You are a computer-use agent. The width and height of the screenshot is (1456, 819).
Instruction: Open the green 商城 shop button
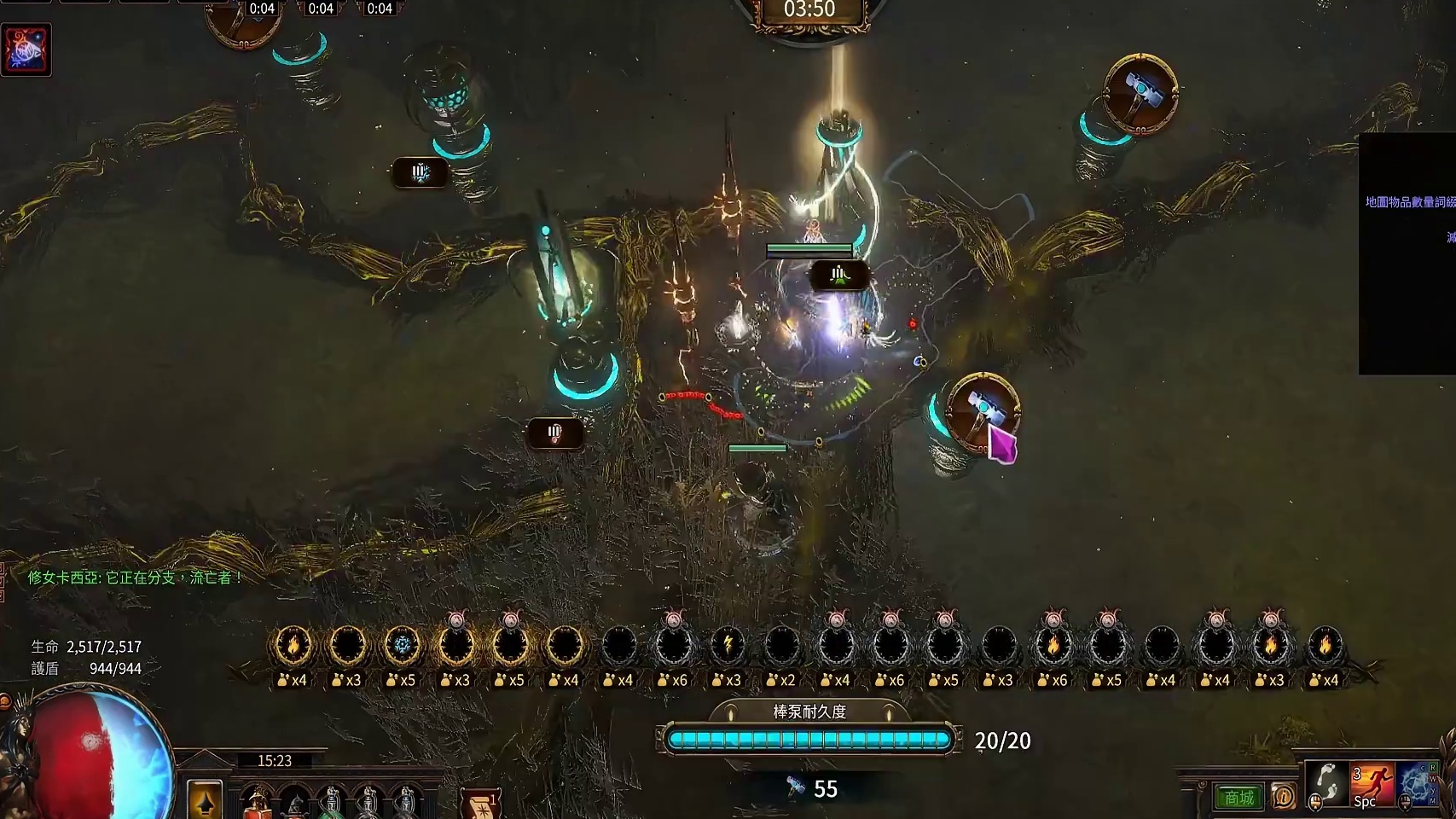[x=1239, y=798]
